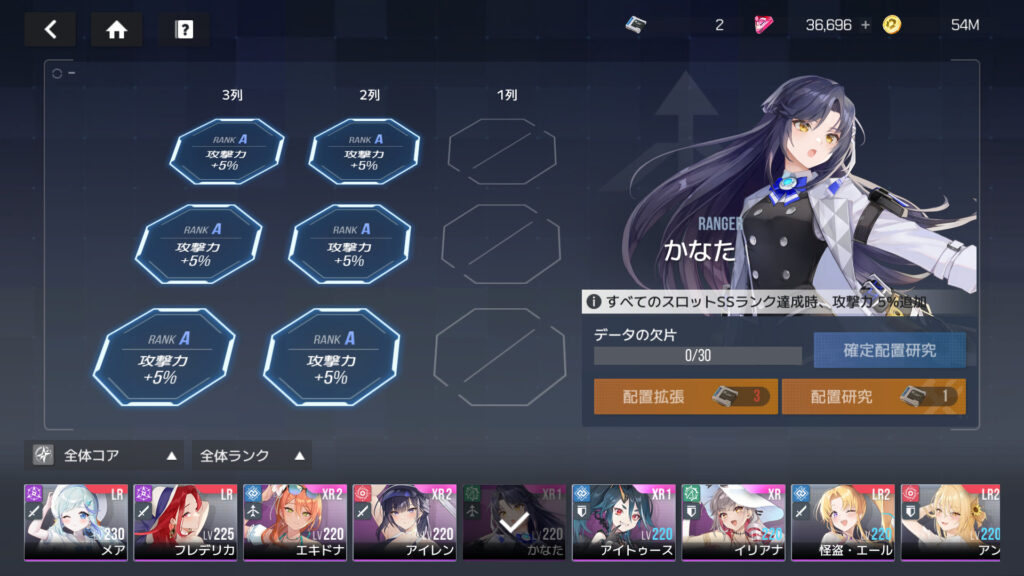Select the 確定配置研究 button
Screen dimensions: 1024x576
click(x=889, y=350)
